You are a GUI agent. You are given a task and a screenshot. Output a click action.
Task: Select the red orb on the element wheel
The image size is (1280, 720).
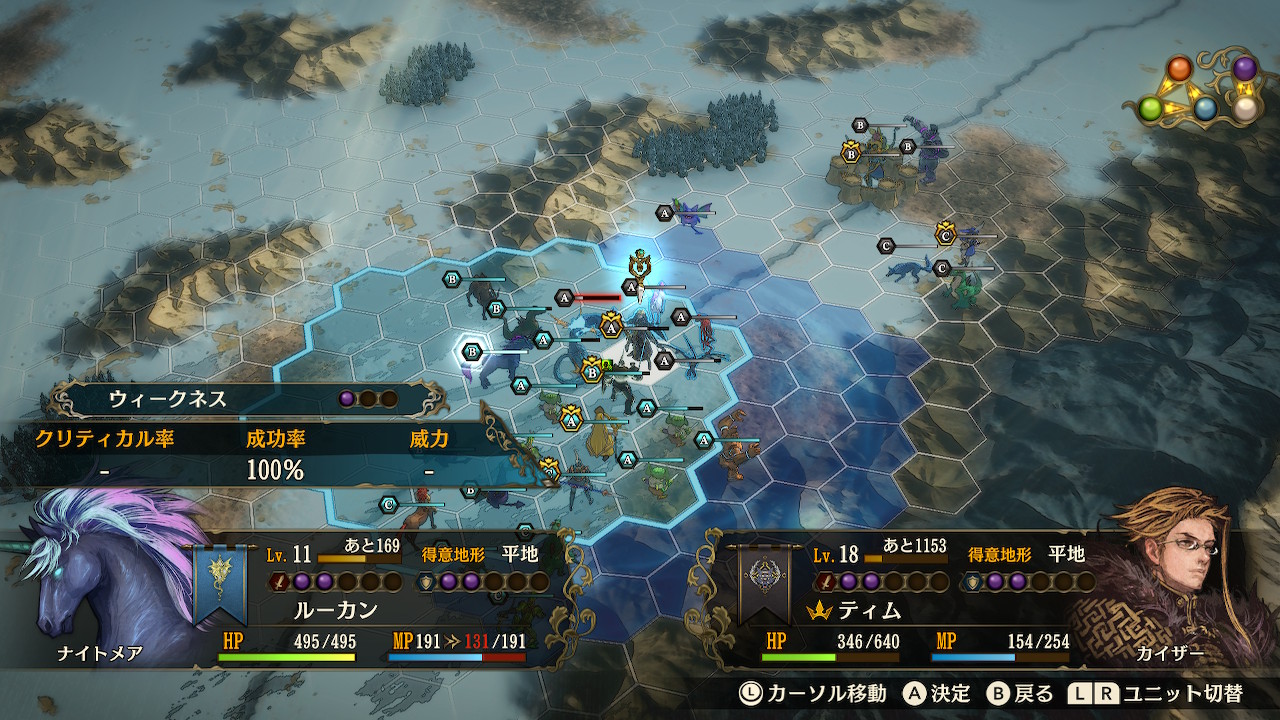pos(1181,69)
